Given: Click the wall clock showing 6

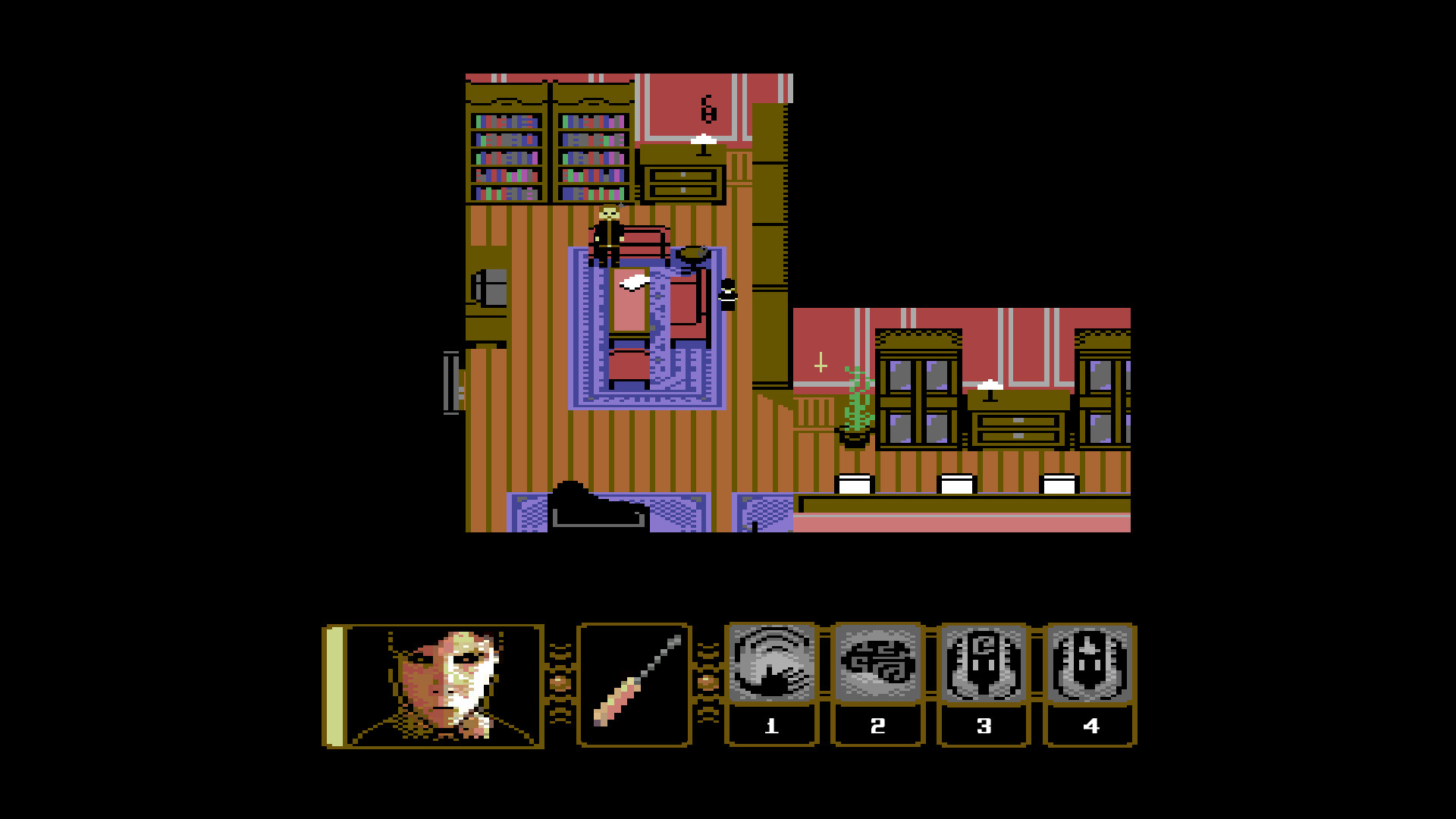Looking at the screenshot, I should tap(708, 108).
